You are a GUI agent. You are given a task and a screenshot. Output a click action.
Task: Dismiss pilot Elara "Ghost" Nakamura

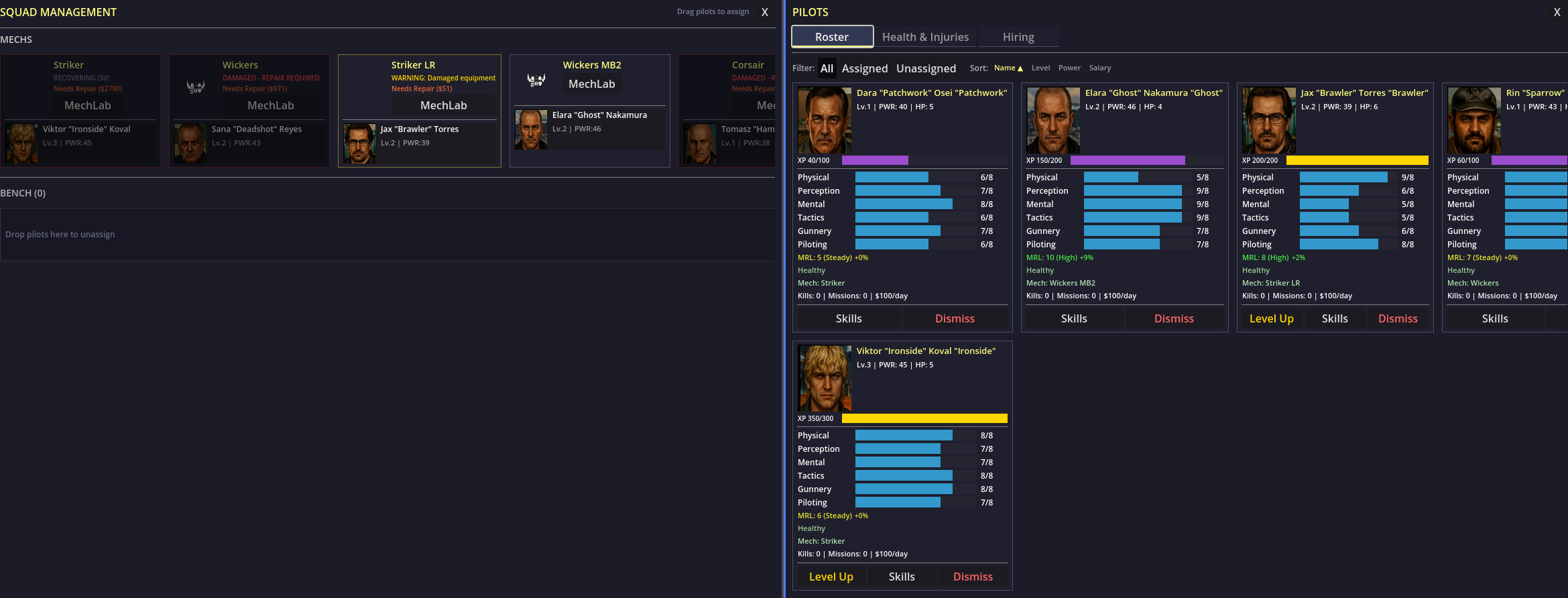pos(1173,318)
